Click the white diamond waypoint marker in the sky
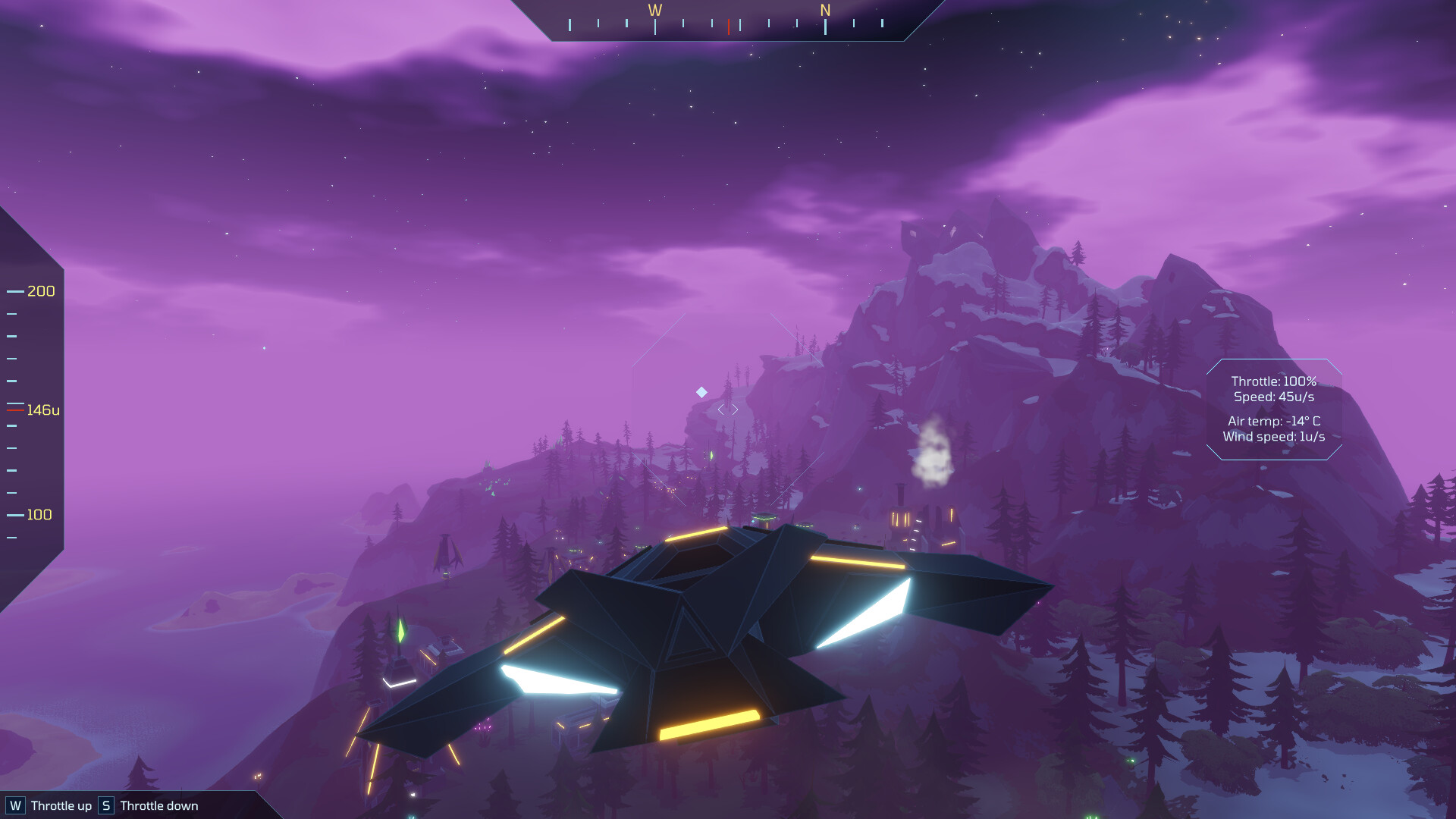 [701, 391]
